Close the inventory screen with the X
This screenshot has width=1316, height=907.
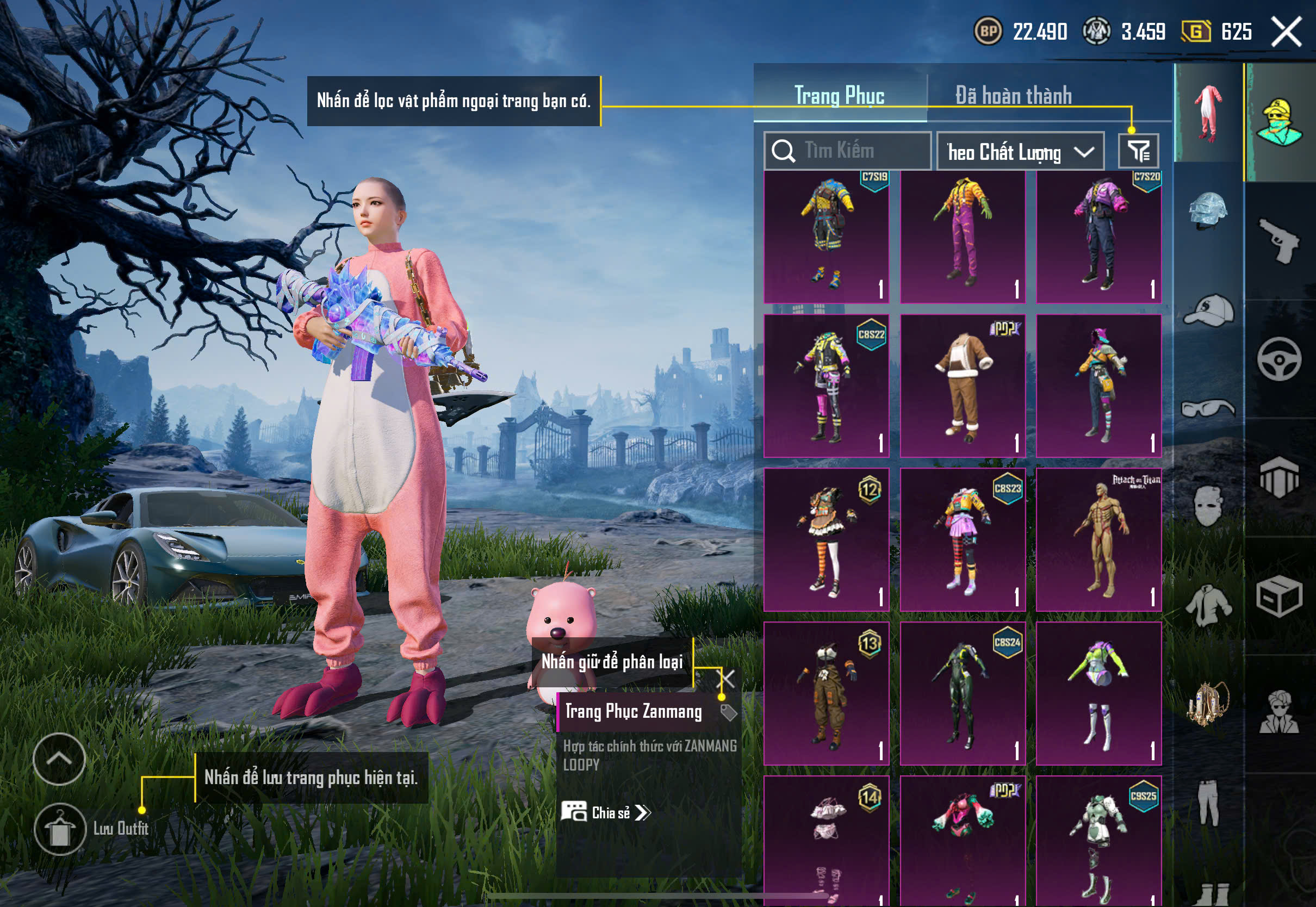(1287, 32)
